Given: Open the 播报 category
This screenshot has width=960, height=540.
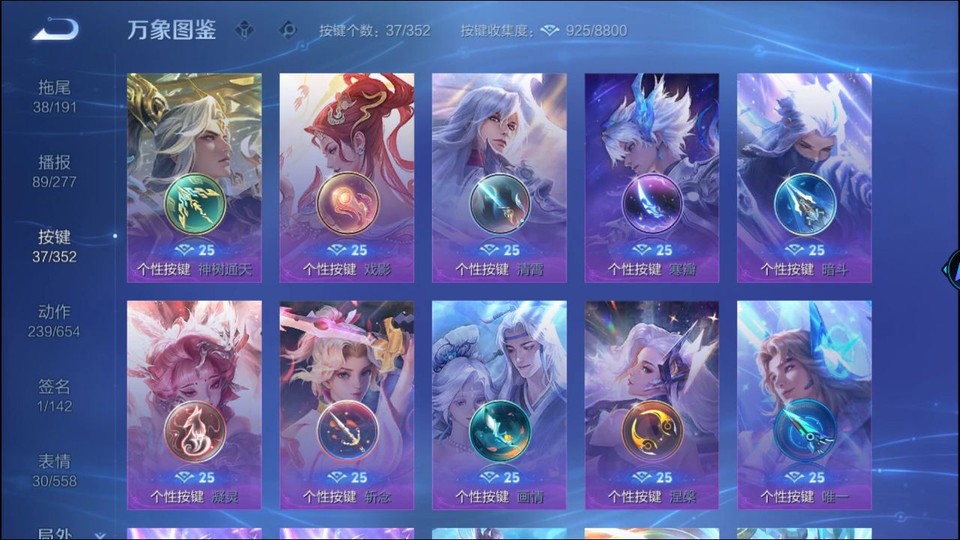Looking at the screenshot, I should pos(55,171).
